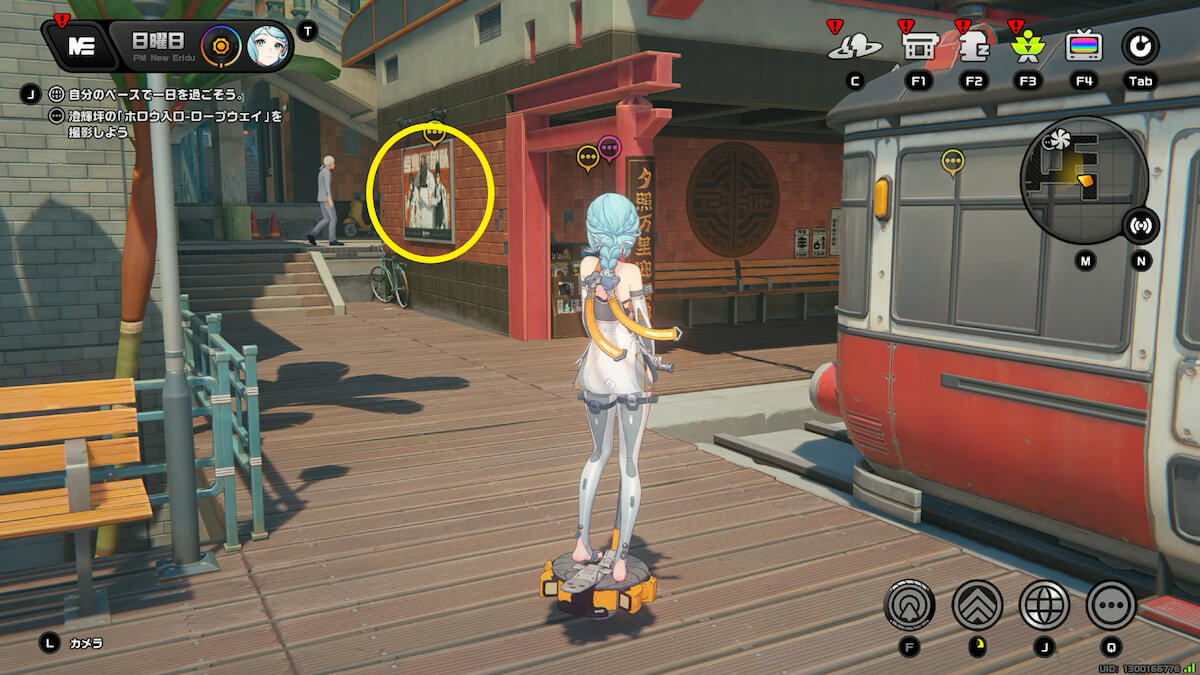
Task: Open the ringed planet icon
Action: tap(855, 46)
